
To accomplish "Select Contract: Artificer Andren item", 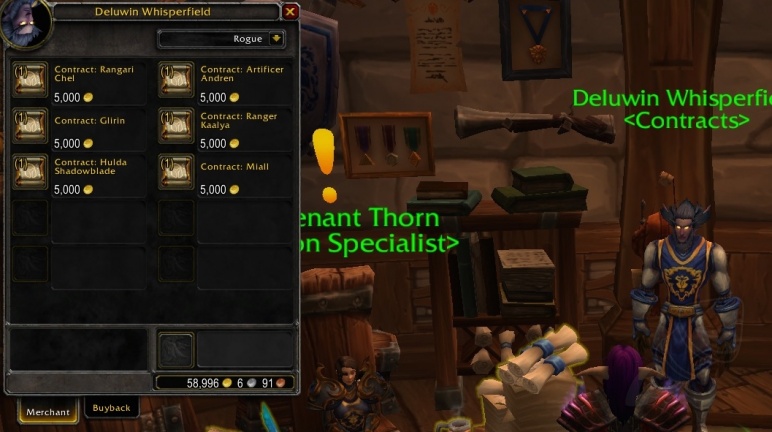I will point(176,80).
